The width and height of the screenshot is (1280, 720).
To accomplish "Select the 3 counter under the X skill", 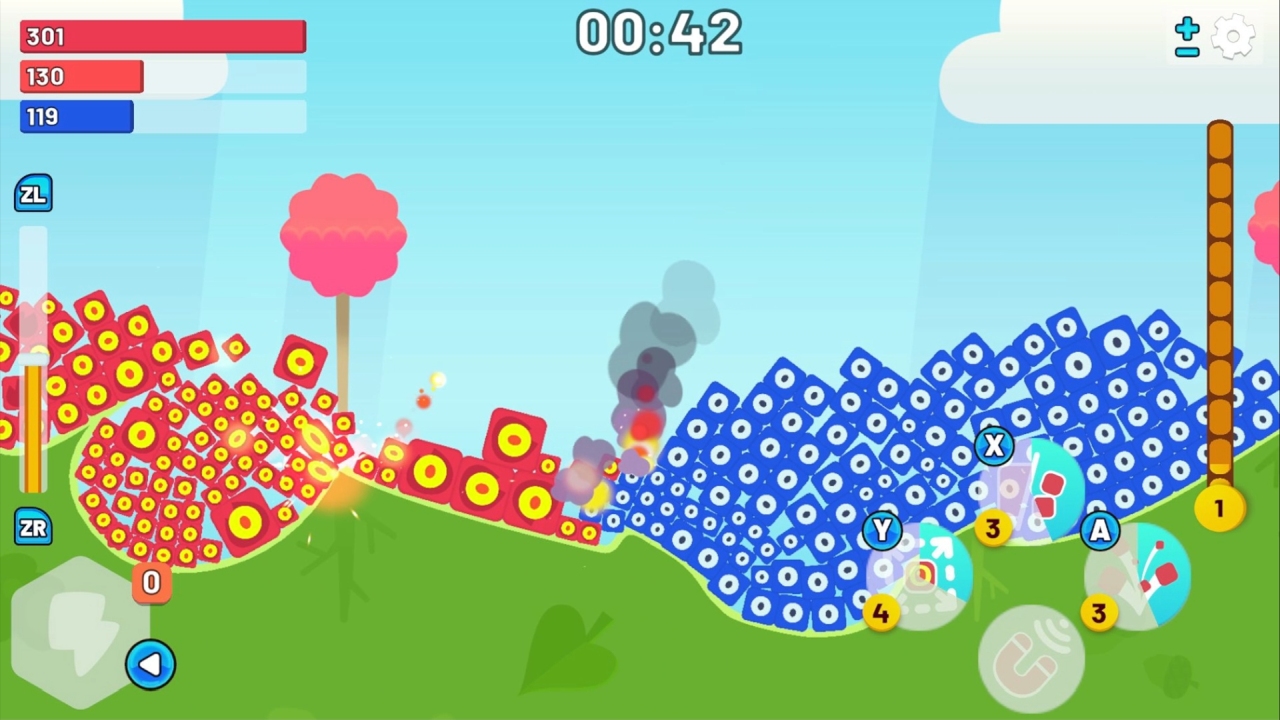I will click(x=993, y=528).
